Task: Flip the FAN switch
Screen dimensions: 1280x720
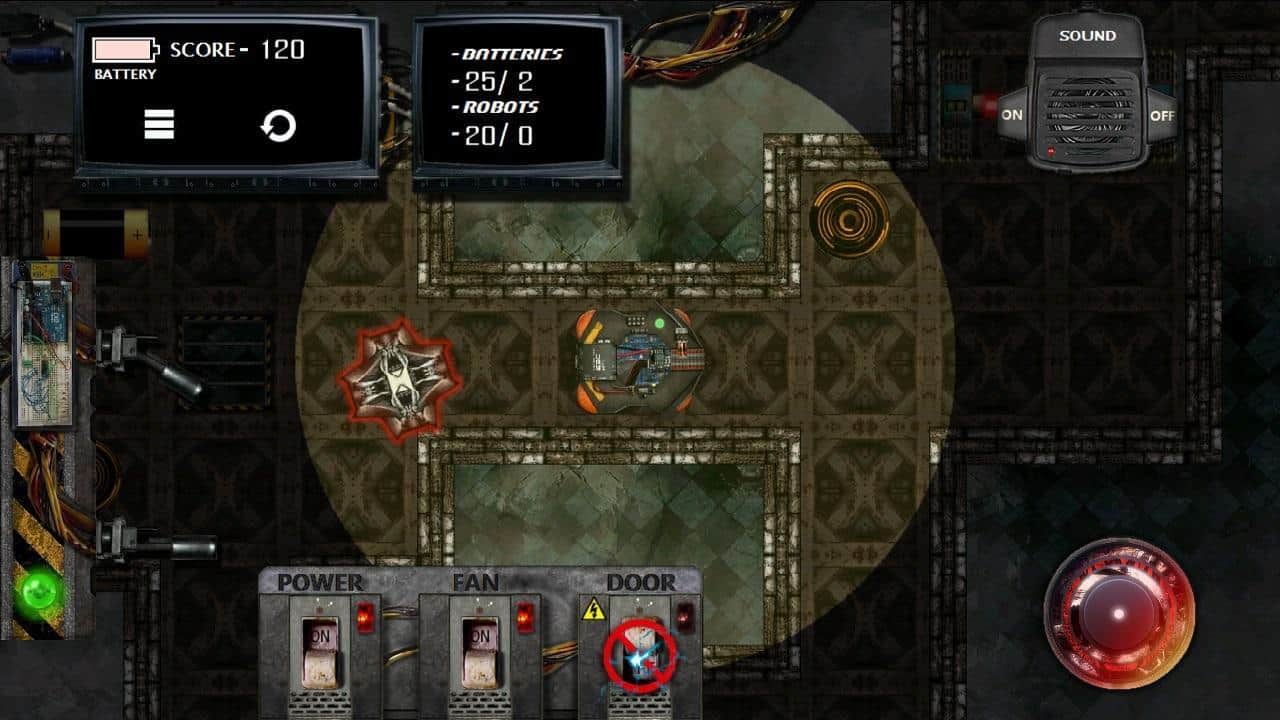Action: [x=481, y=650]
